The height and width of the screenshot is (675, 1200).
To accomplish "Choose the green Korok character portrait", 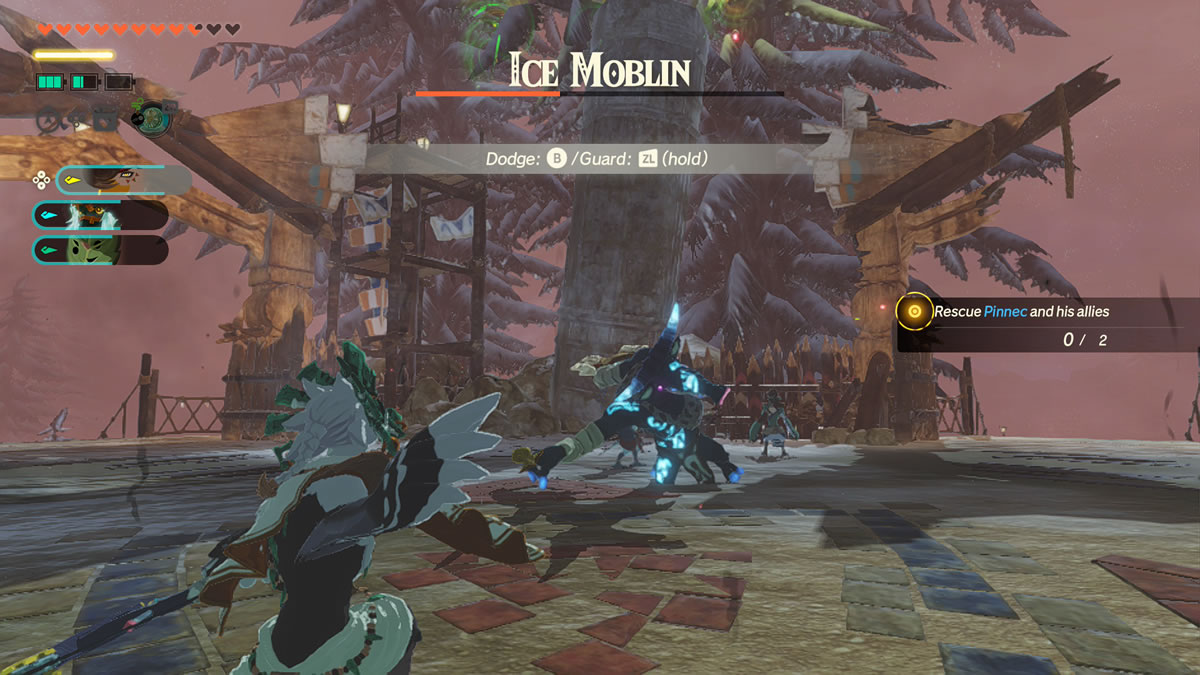I will (100, 250).
